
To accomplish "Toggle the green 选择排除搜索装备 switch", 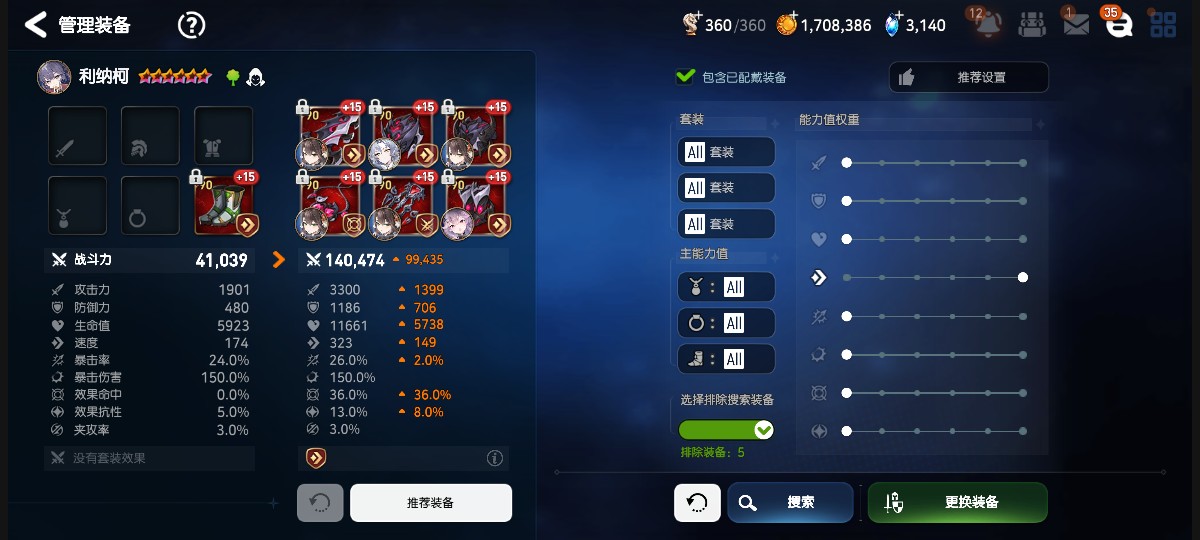I will (726, 430).
